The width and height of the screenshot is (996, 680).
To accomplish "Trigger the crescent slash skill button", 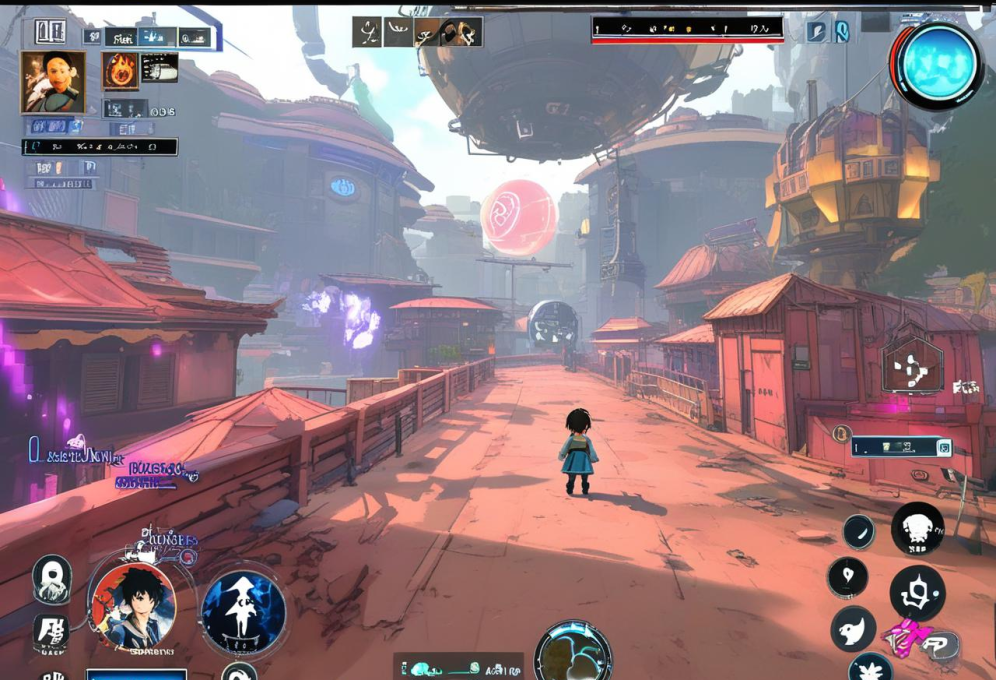I will click(858, 531).
